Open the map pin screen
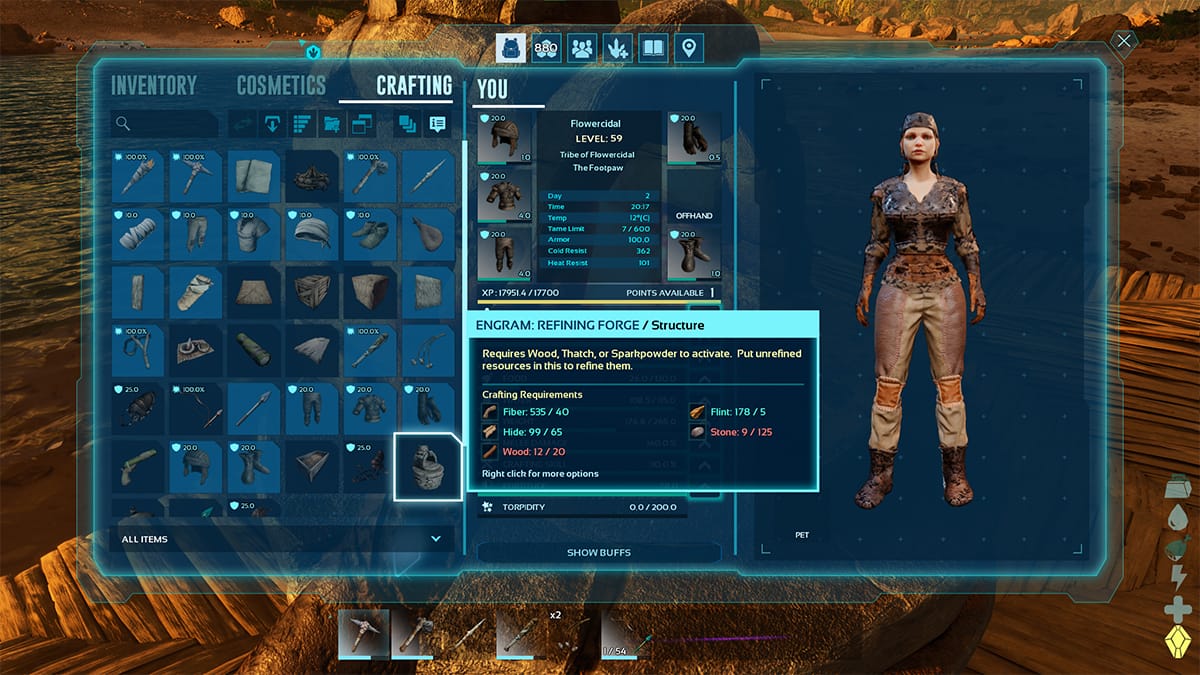This screenshot has width=1200, height=675. (688, 48)
